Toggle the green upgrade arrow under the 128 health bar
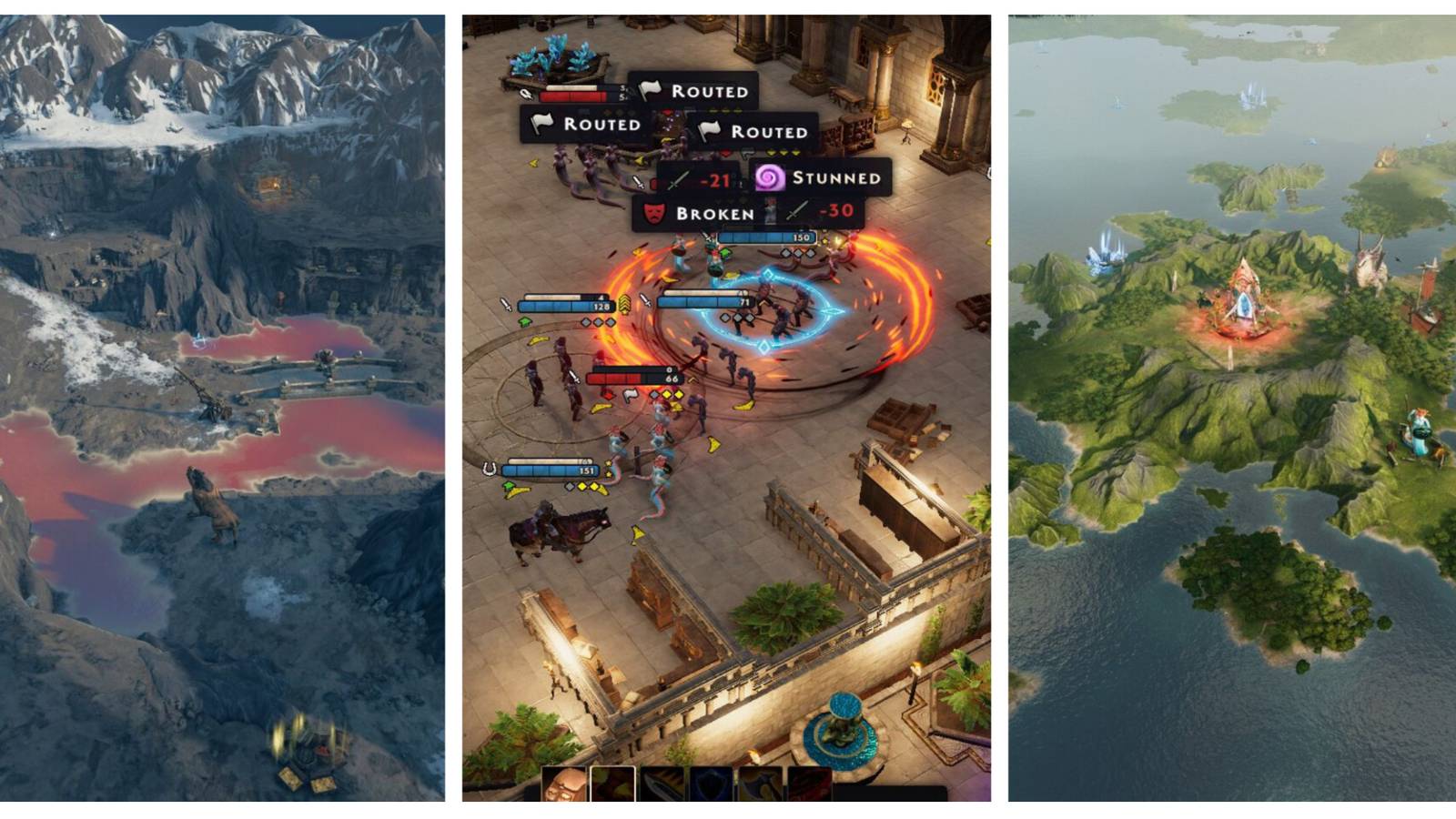Viewport: 1456px width, 819px height. click(x=524, y=321)
